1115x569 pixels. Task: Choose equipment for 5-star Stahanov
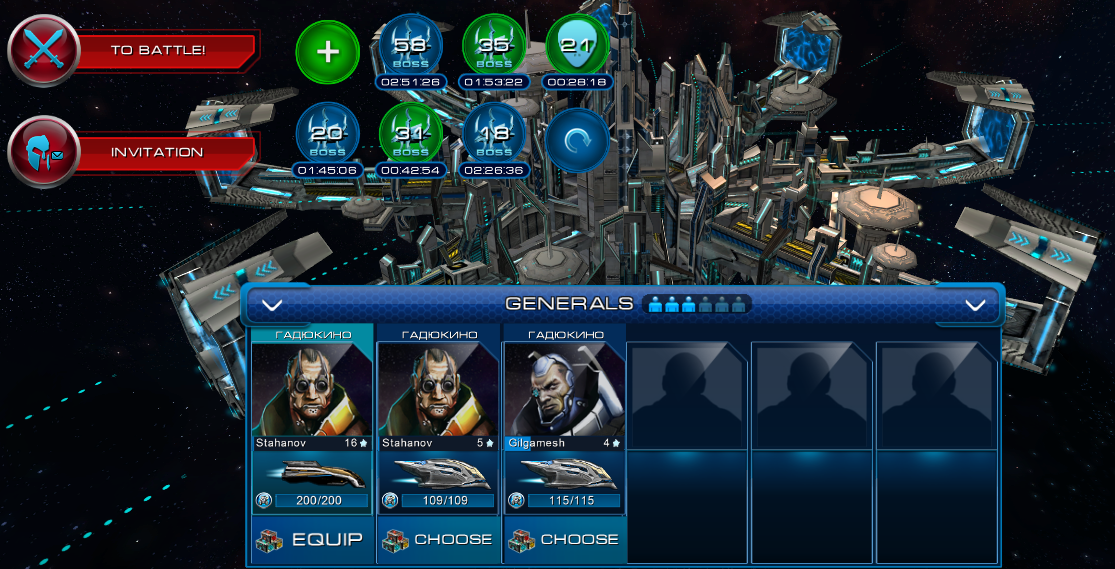click(x=438, y=540)
